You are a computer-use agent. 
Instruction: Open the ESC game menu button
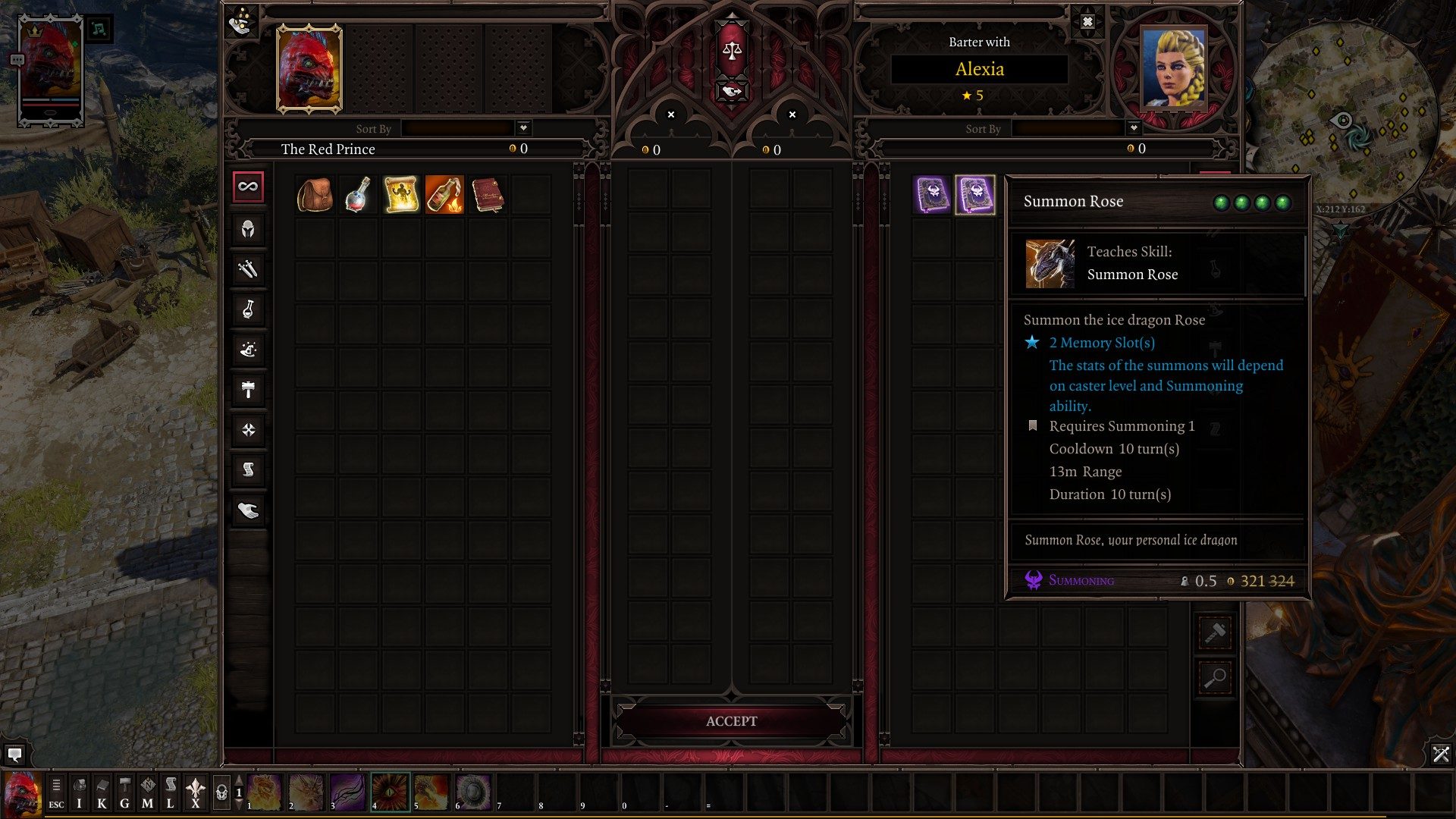[x=56, y=792]
